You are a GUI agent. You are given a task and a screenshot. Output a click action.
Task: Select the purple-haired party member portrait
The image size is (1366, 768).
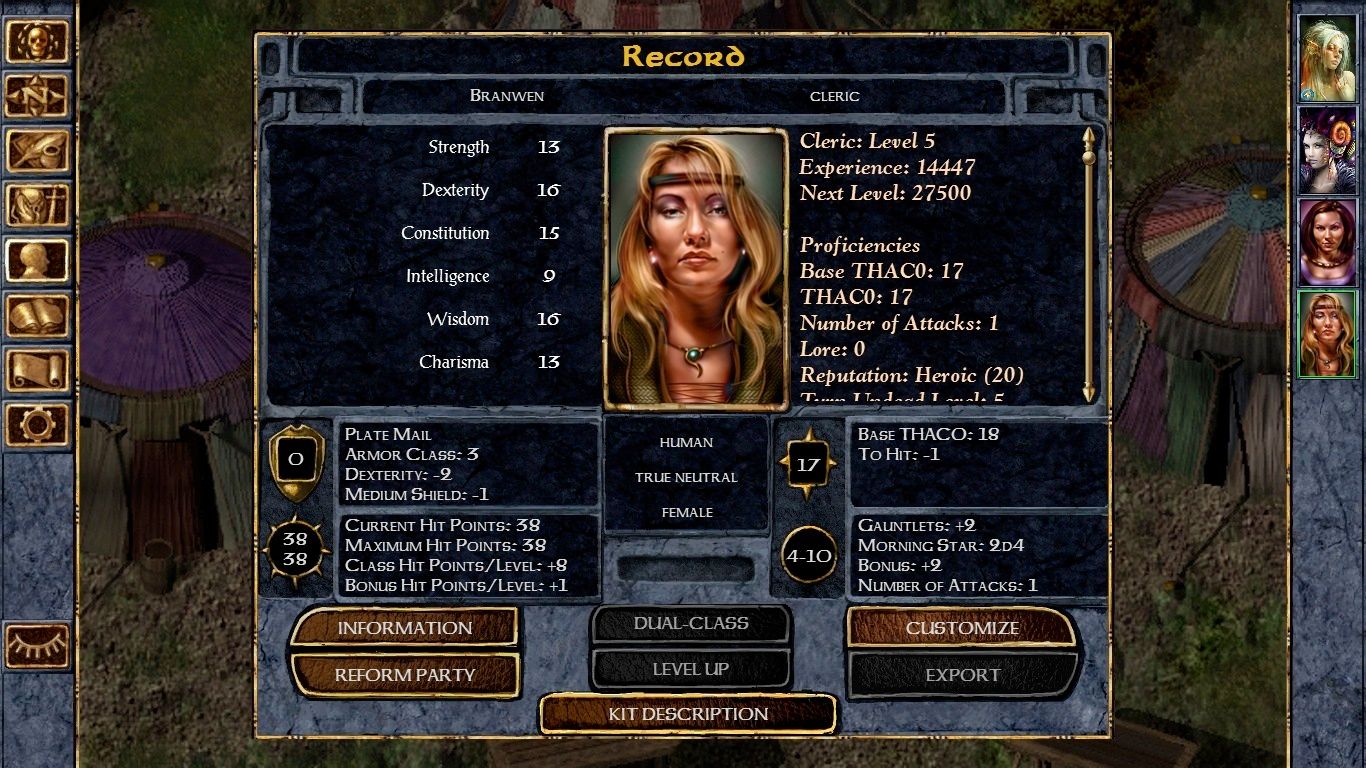1326,150
